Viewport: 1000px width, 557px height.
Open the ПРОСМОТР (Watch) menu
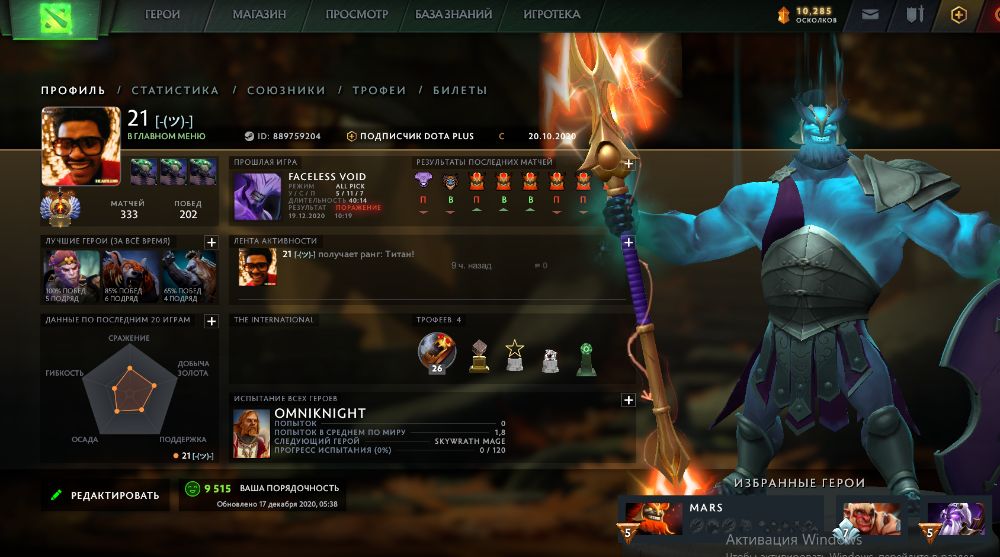357,15
